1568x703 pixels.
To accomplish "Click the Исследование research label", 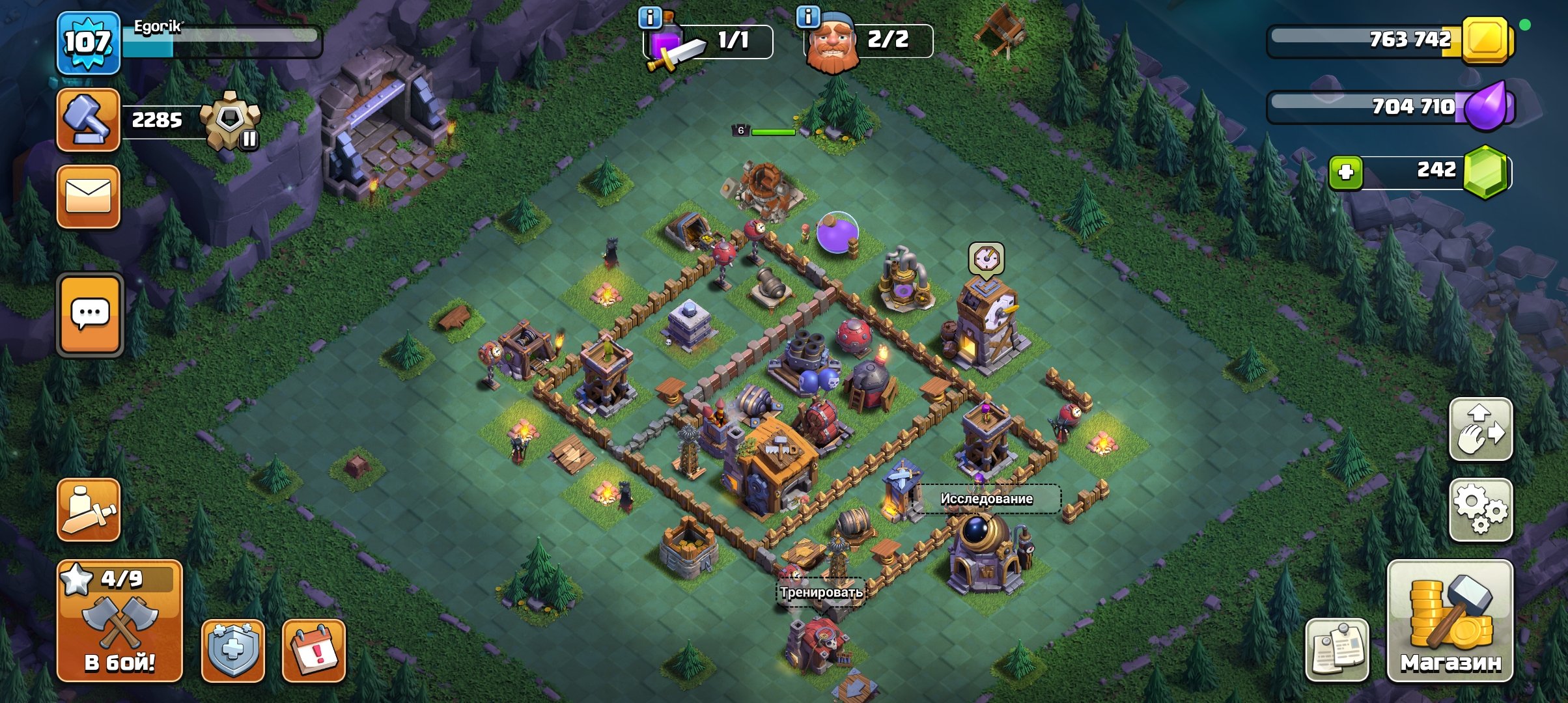I will pyautogui.click(x=986, y=499).
